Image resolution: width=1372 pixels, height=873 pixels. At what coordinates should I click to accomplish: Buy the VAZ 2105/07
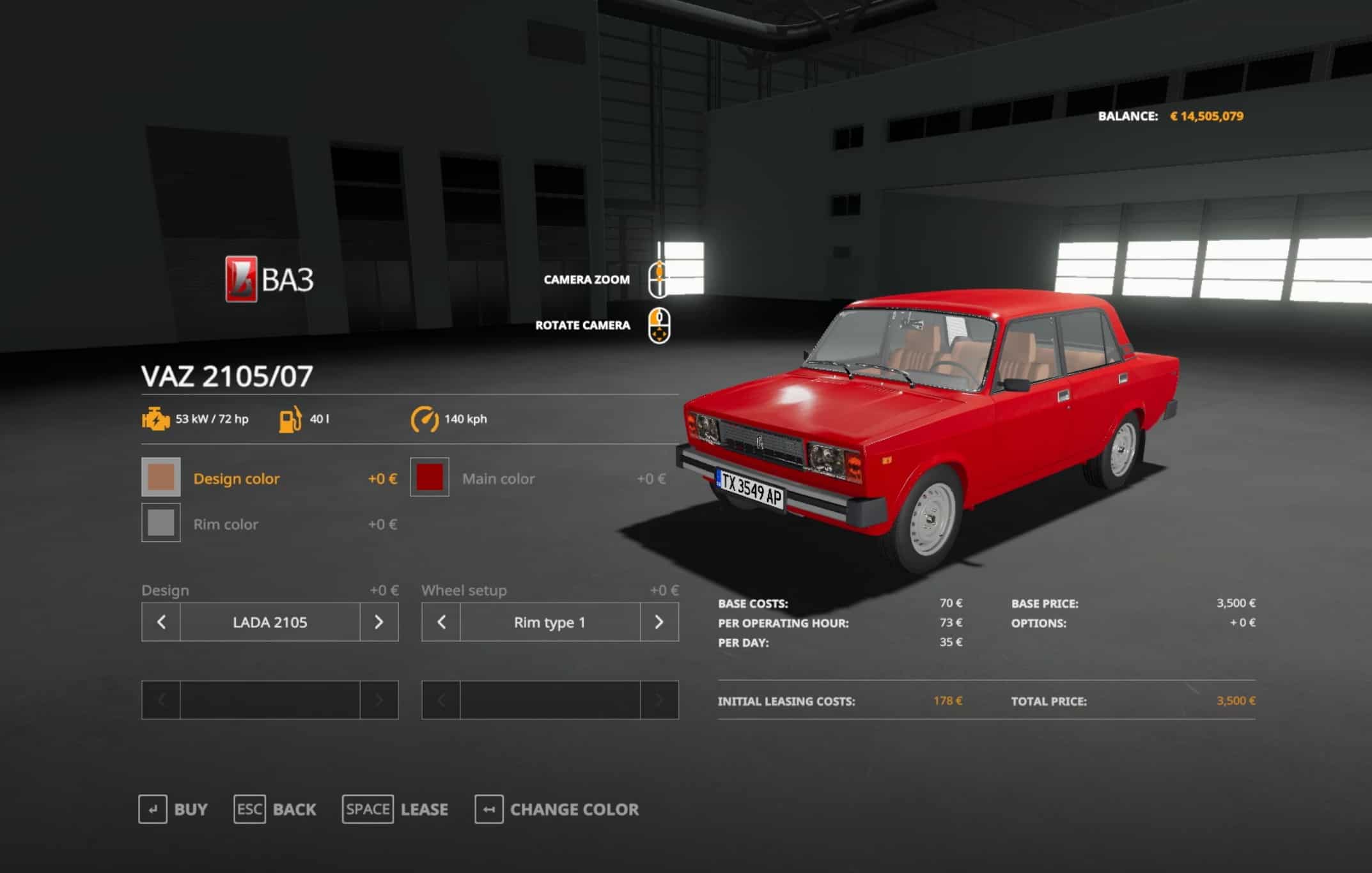pyautogui.click(x=173, y=809)
